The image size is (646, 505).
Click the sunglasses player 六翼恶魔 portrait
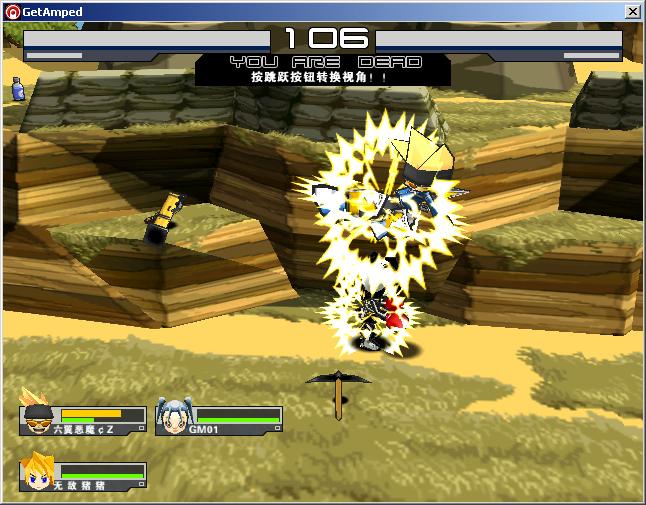tap(38, 413)
